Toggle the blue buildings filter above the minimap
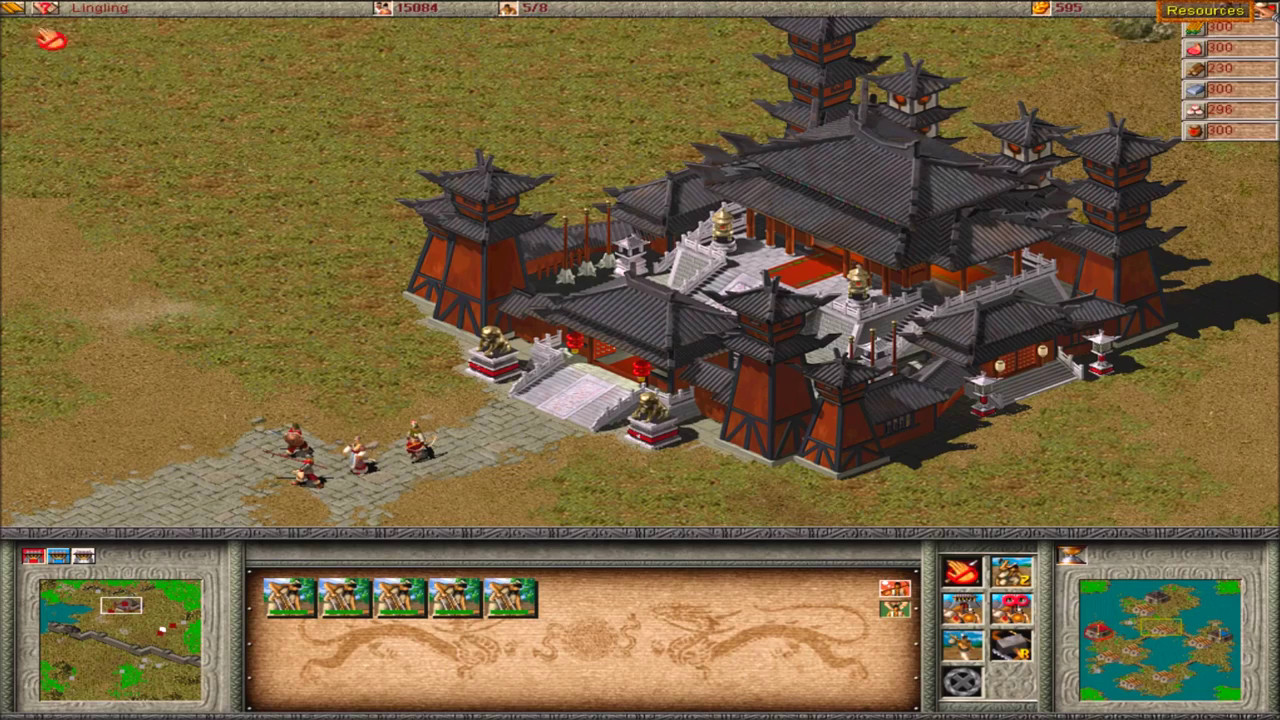Screen dimensions: 1280x720 58,556
